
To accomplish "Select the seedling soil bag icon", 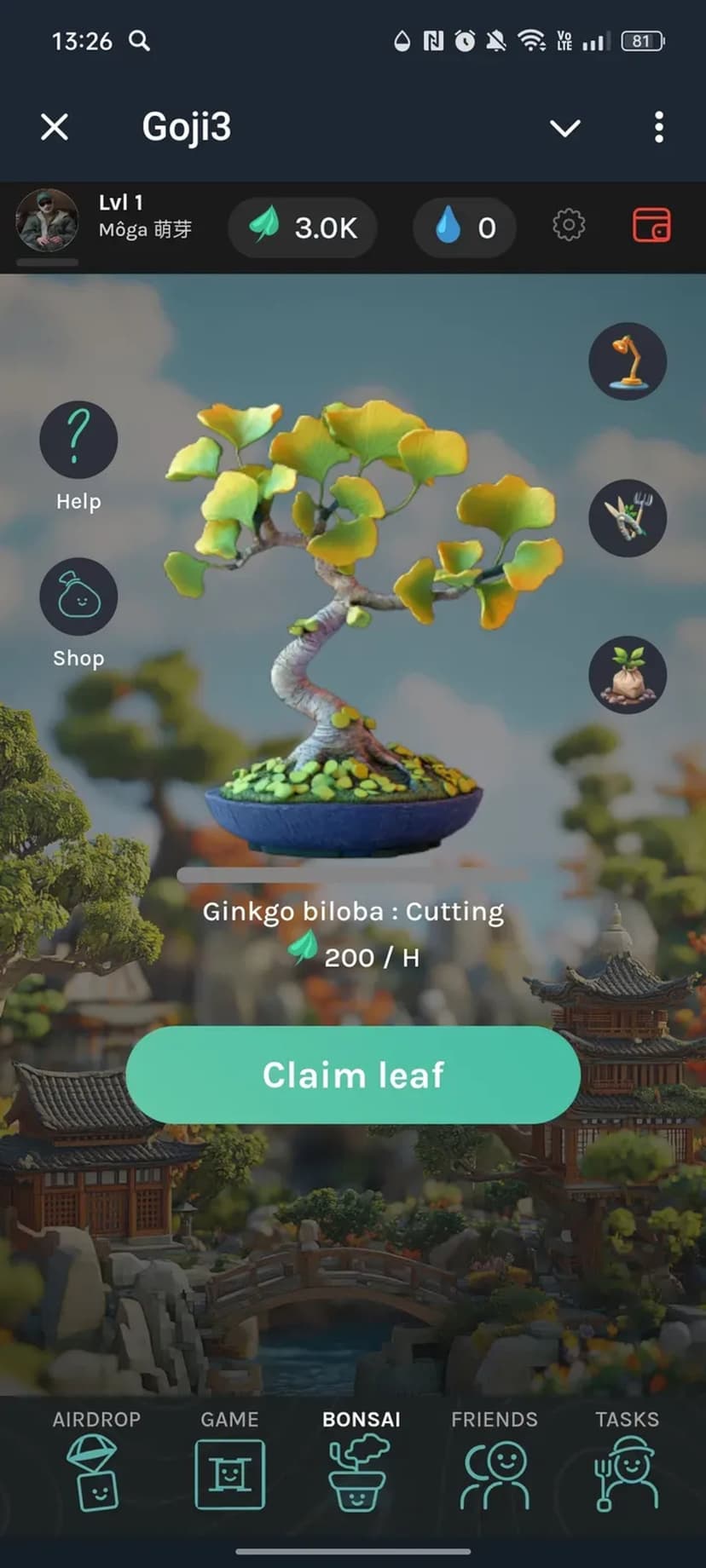I will (x=628, y=675).
